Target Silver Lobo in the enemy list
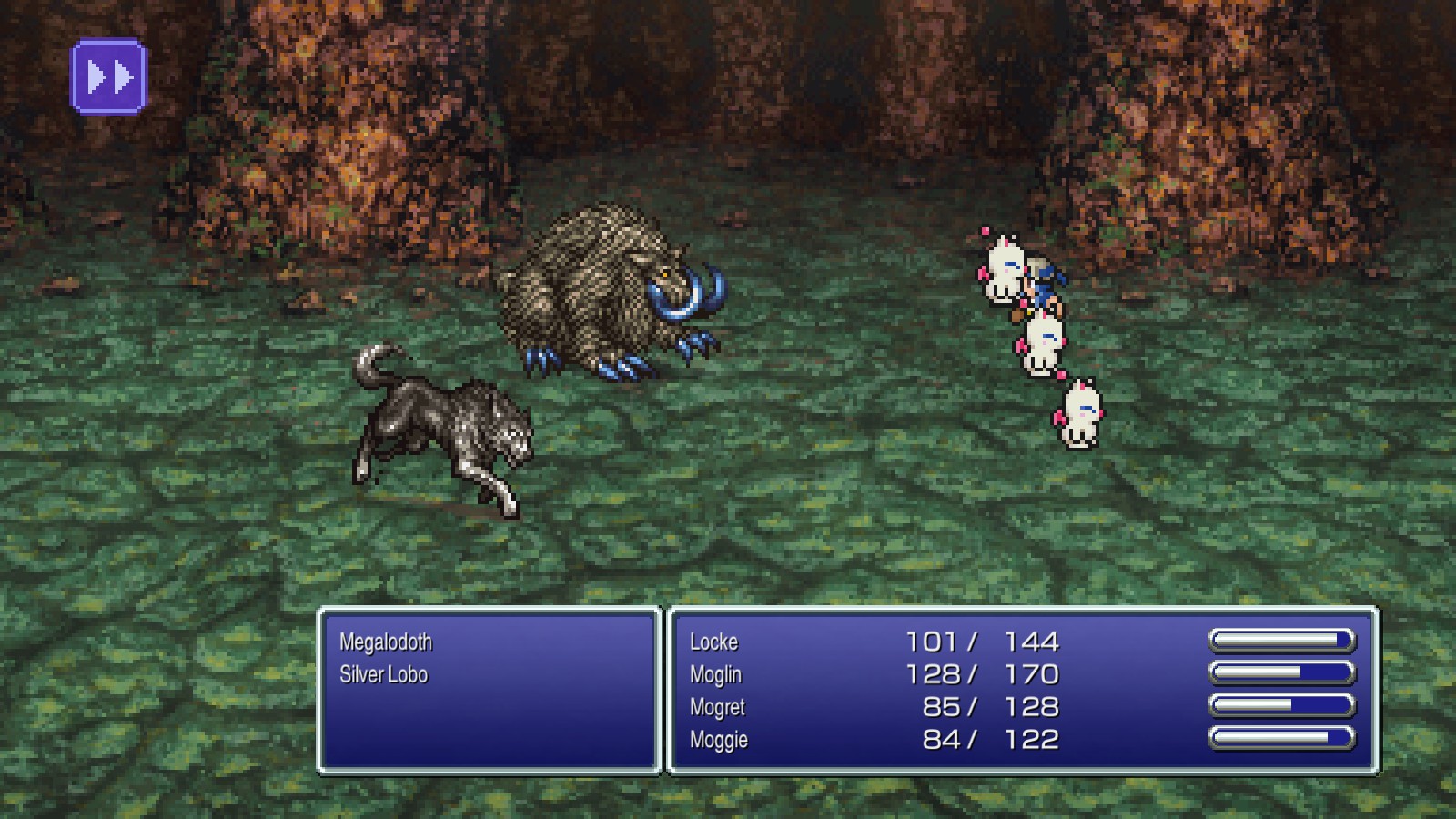 tap(383, 675)
